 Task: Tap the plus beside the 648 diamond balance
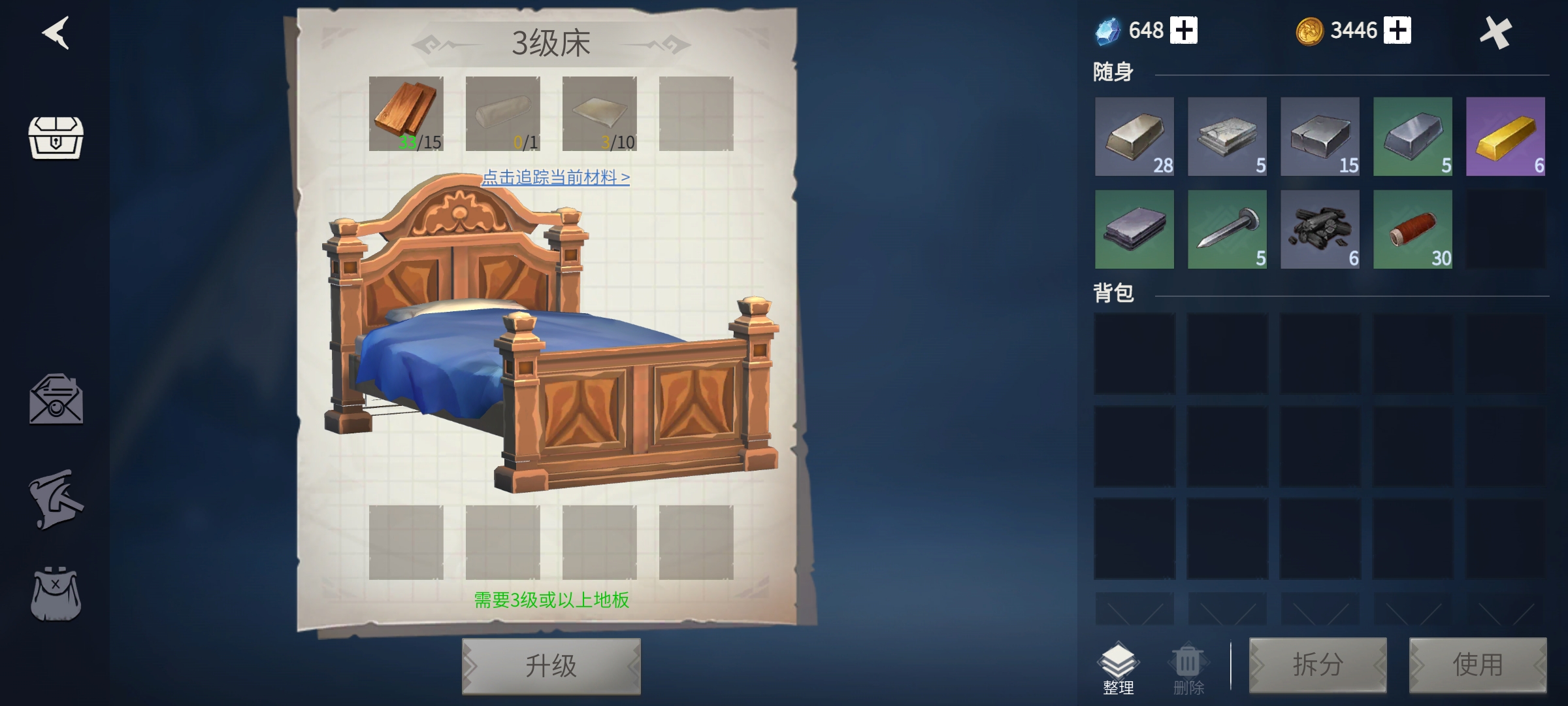[1185, 30]
